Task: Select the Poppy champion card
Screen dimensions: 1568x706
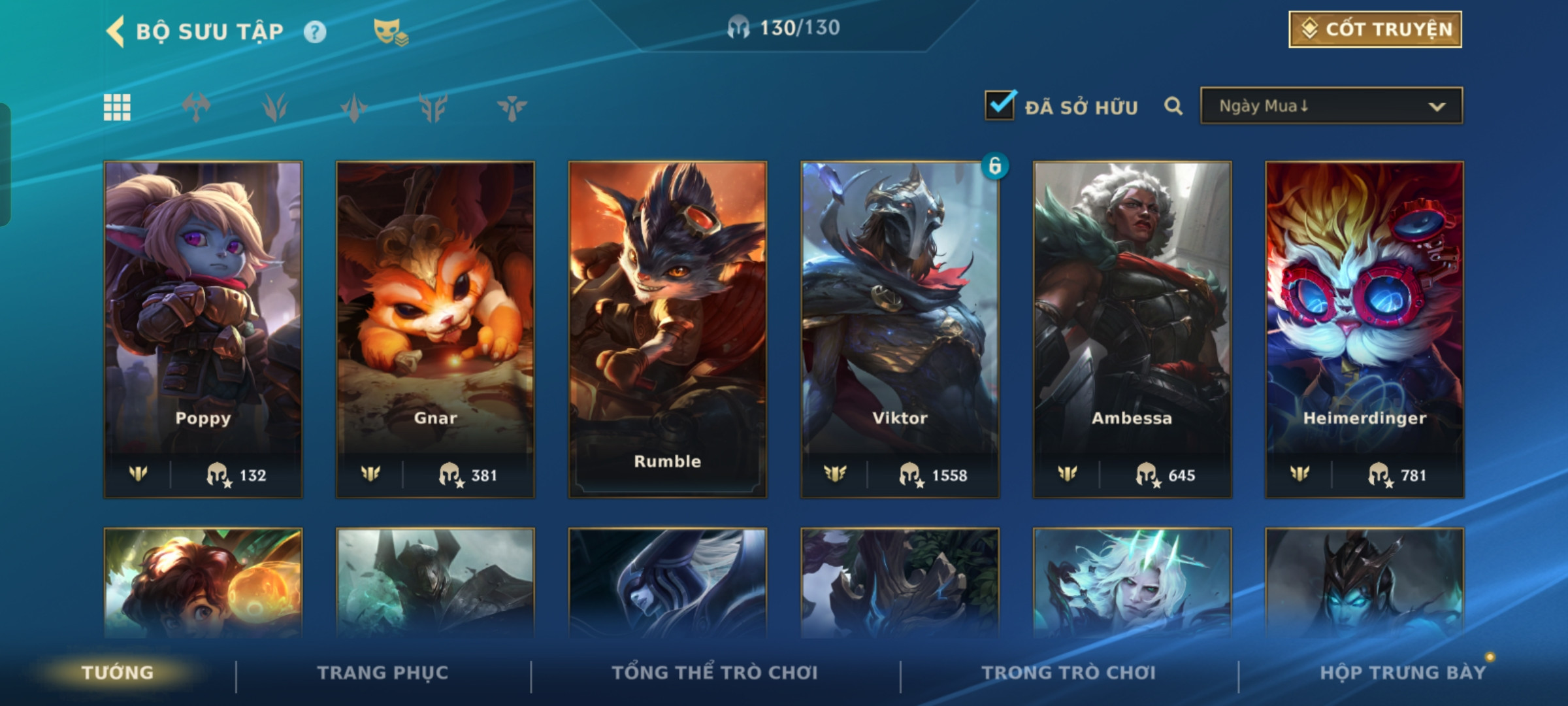Action: point(203,329)
